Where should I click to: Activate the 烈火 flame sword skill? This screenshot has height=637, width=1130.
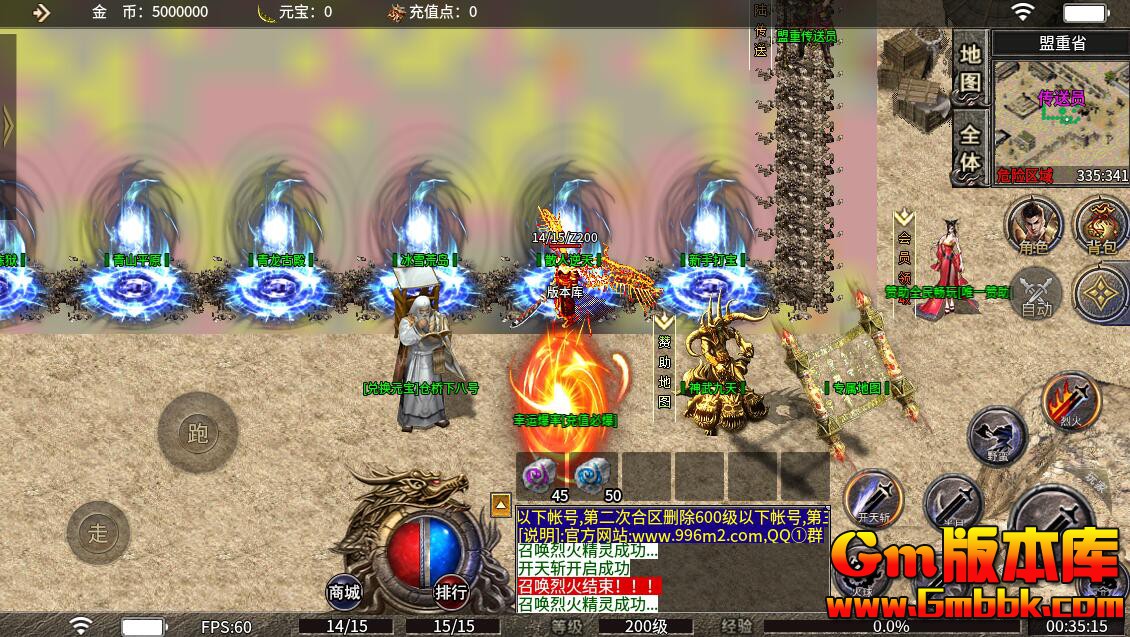1072,402
